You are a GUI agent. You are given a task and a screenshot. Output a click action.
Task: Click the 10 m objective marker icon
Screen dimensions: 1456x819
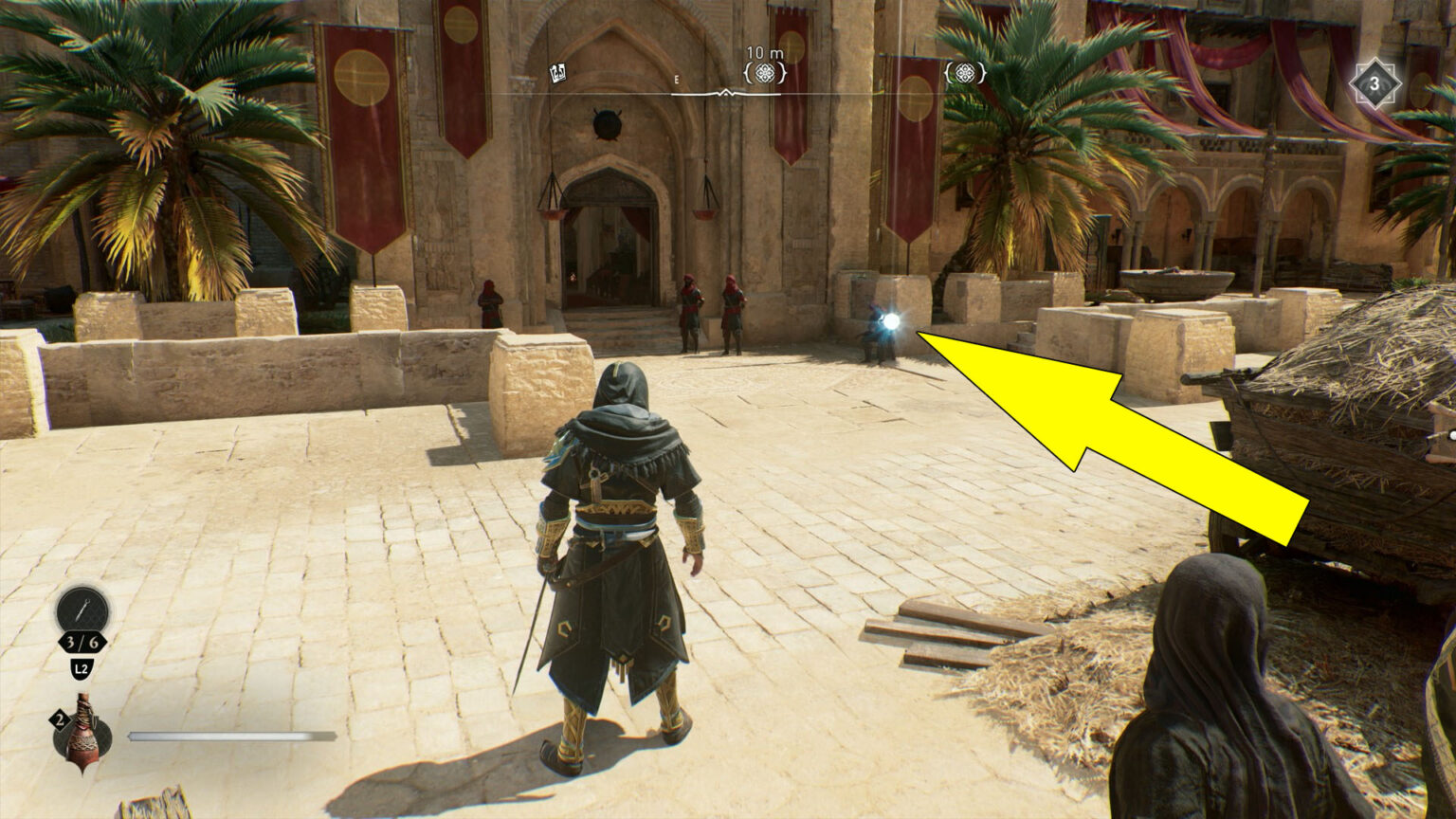click(765, 72)
